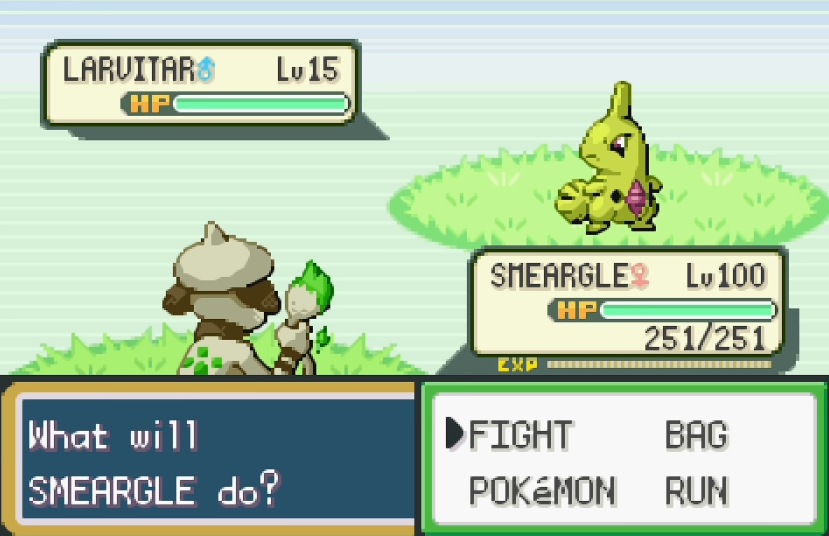Select the FIGHT command

click(520, 436)
